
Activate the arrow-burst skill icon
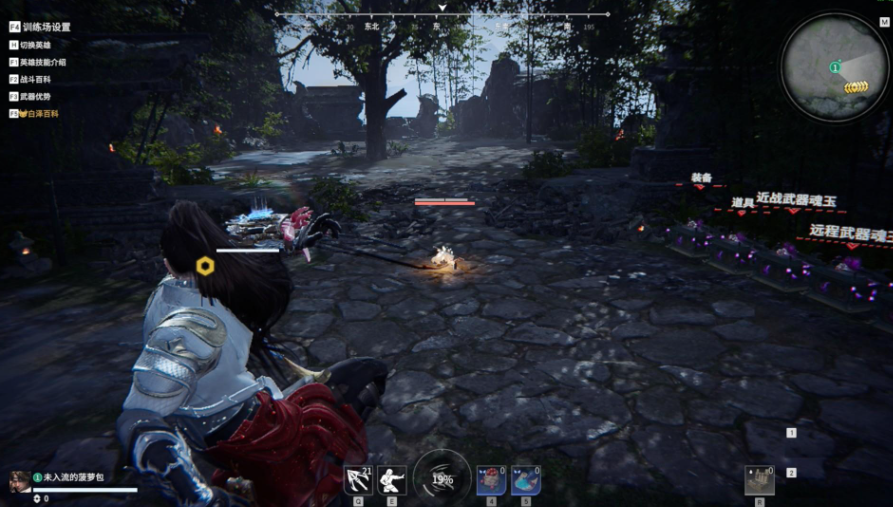(x=358, y=480)
